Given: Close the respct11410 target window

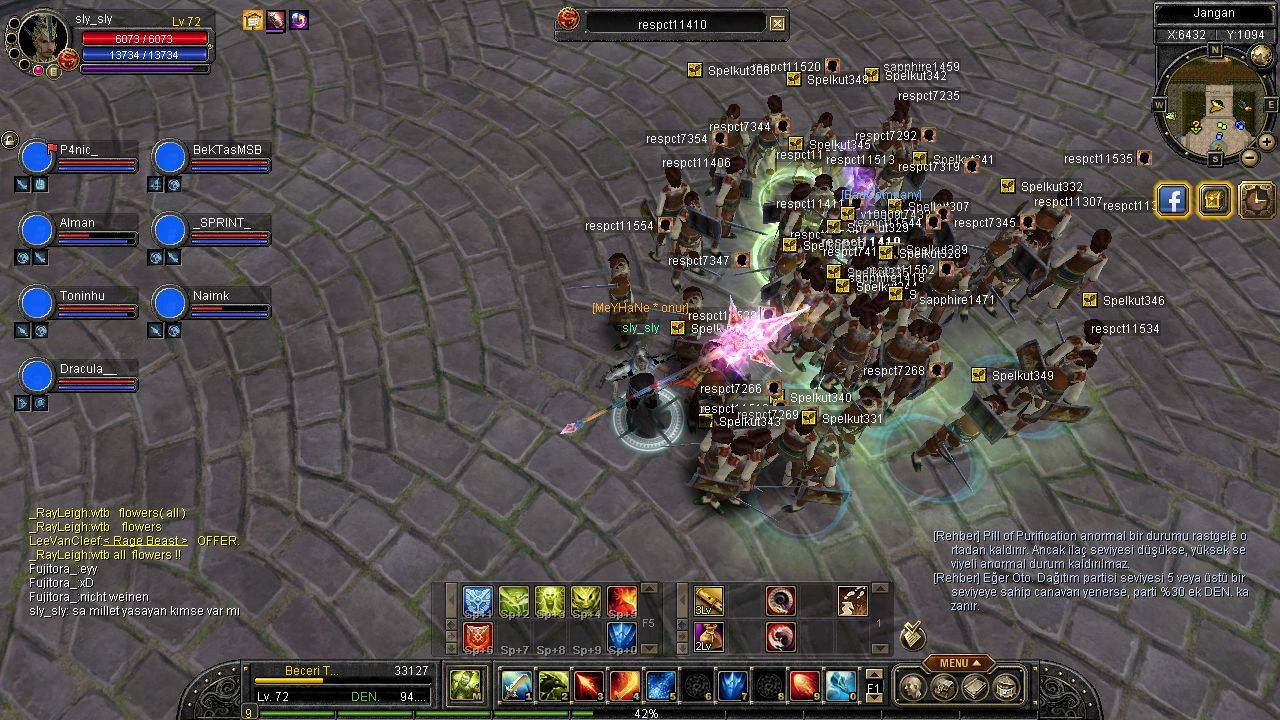Looking at the screenshot, I should [778, 23].
